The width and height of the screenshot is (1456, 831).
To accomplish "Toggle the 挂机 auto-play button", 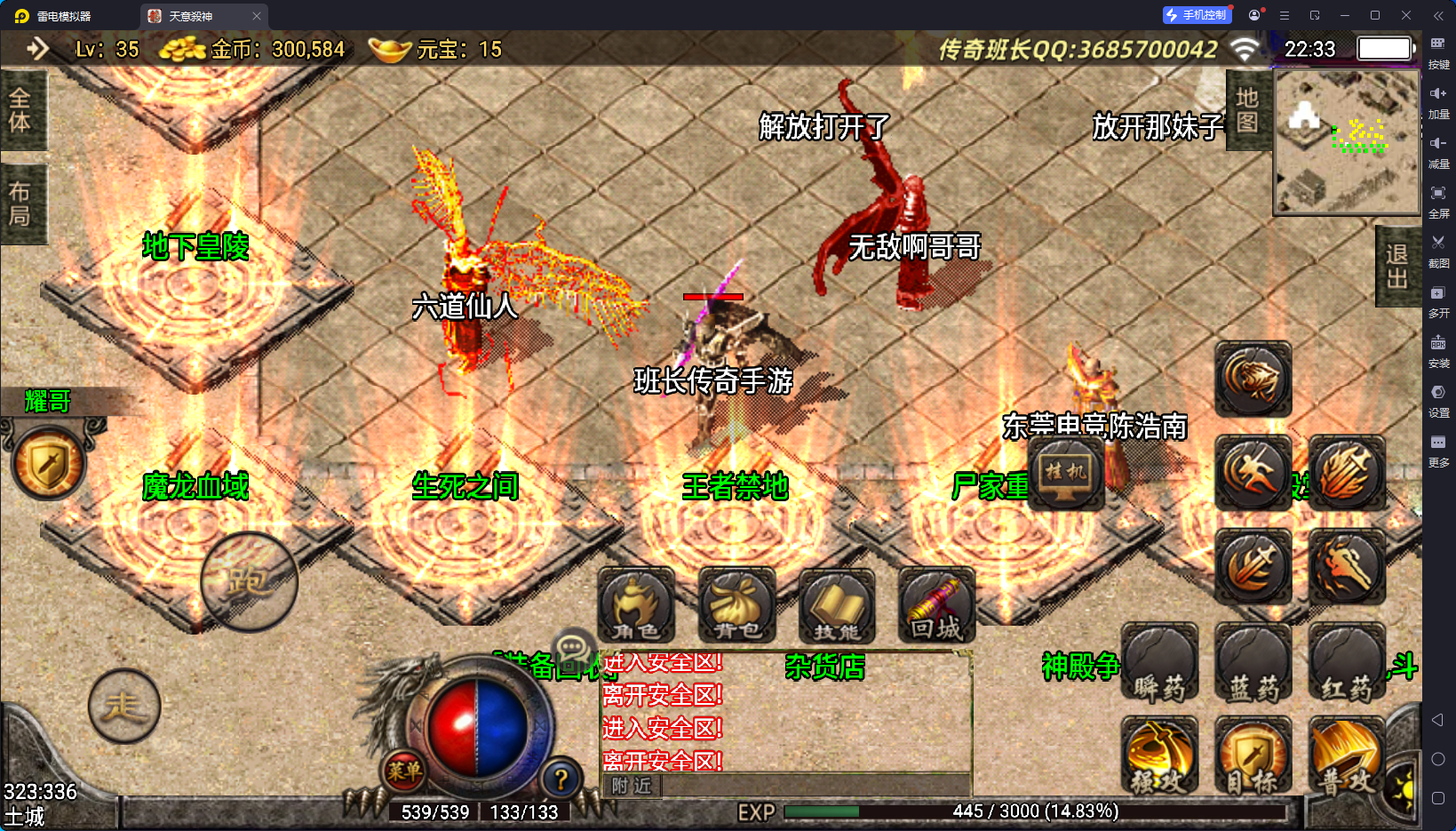I will [x=1066, y=473].
